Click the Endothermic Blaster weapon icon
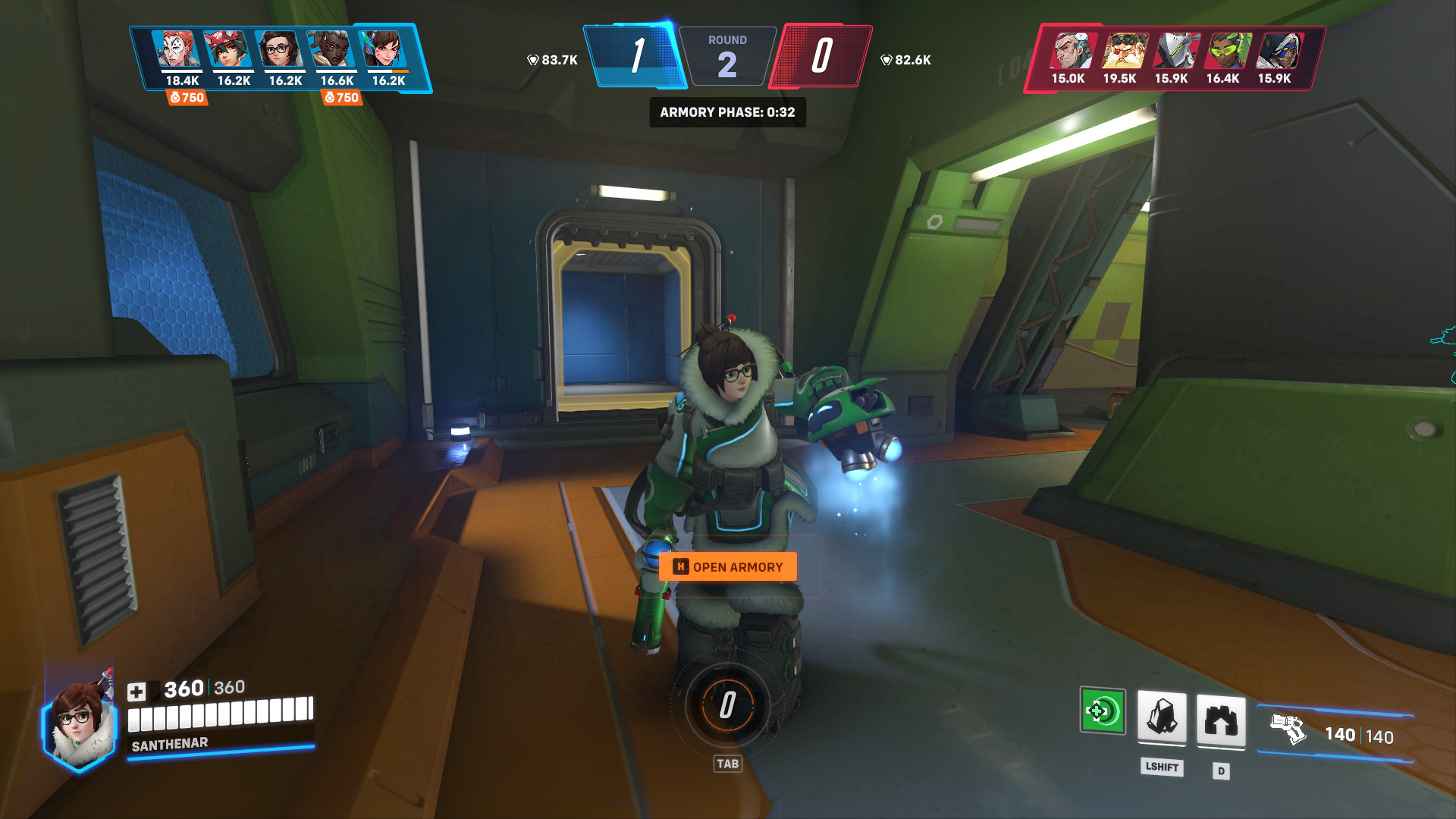The width and height of the screenshot is (1456, 819). coord(1288,730)
